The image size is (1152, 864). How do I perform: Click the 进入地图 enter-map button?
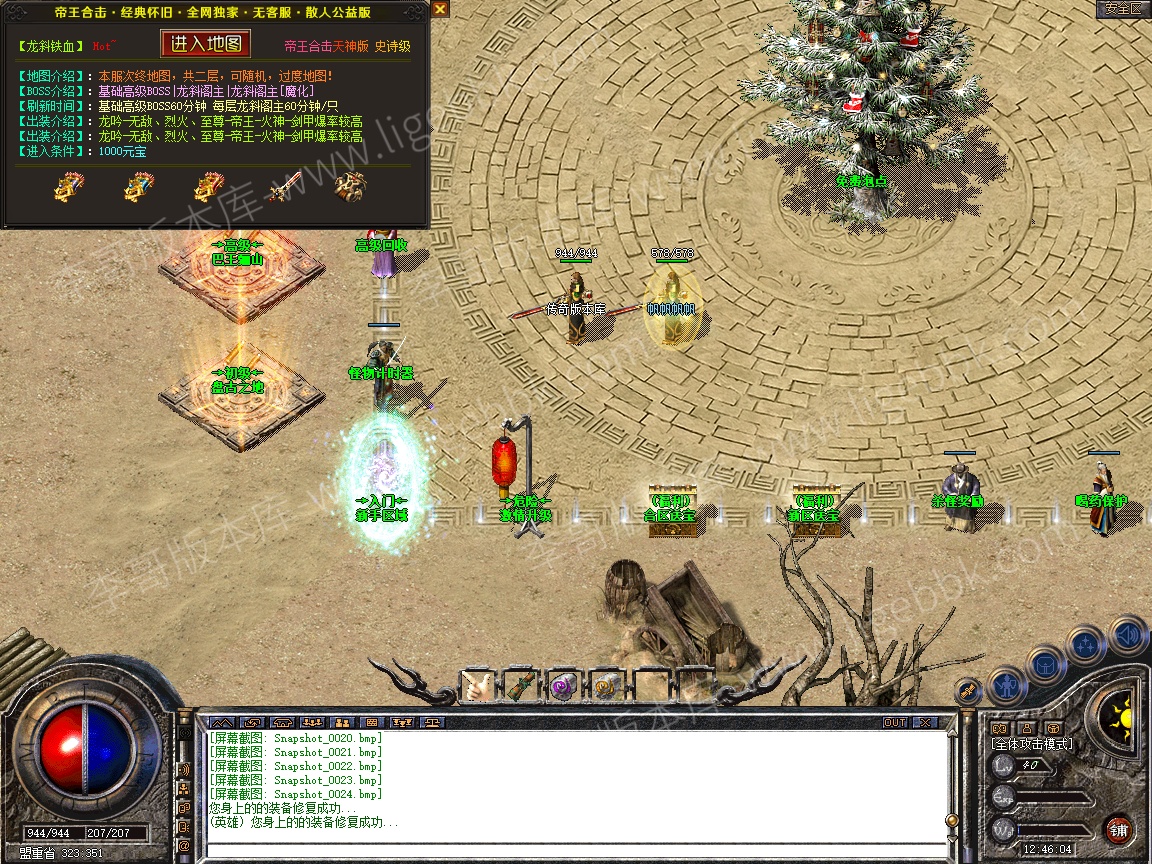(205, 44)
